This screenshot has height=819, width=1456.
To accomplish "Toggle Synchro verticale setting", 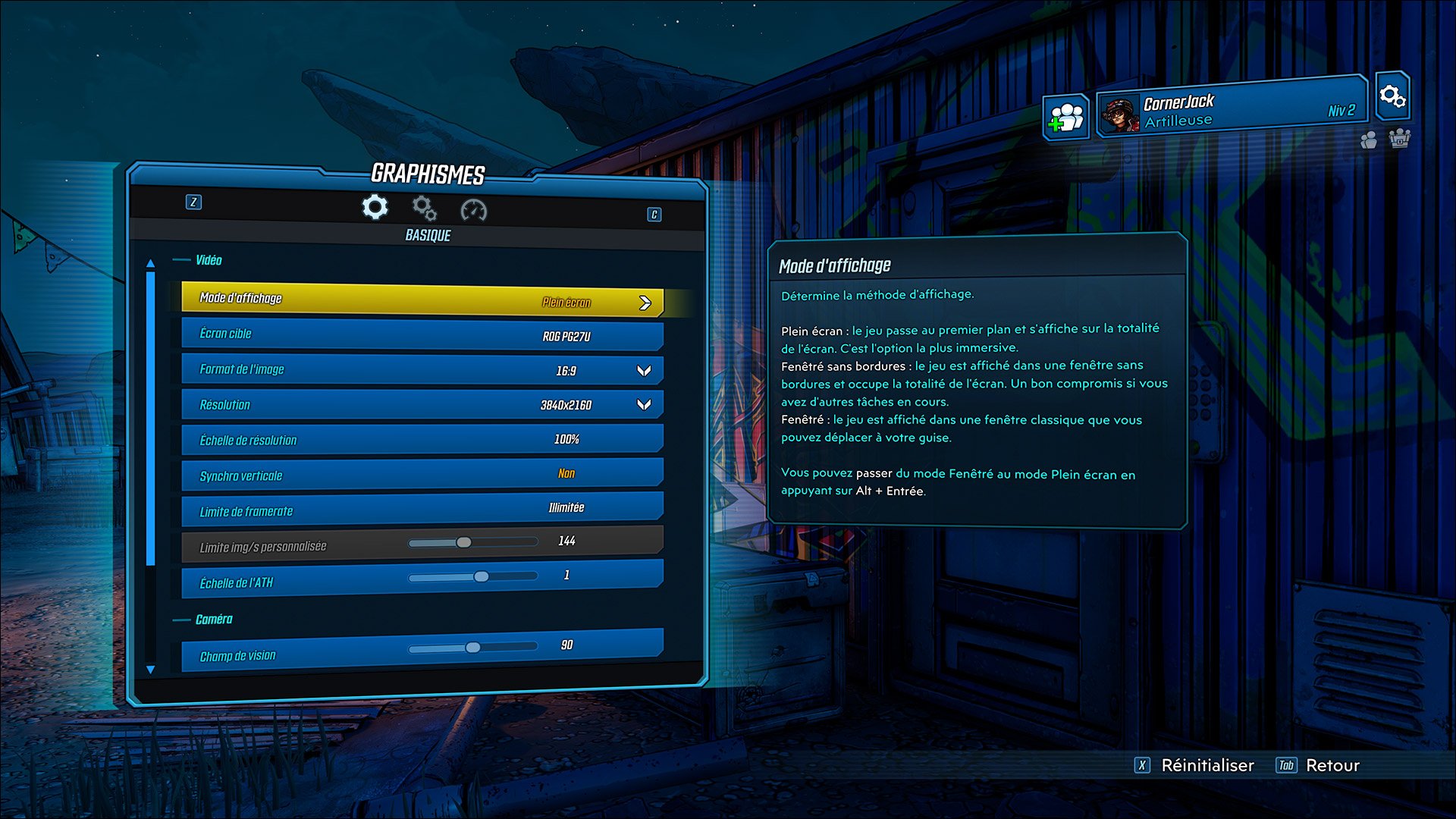I will [422, 475].
